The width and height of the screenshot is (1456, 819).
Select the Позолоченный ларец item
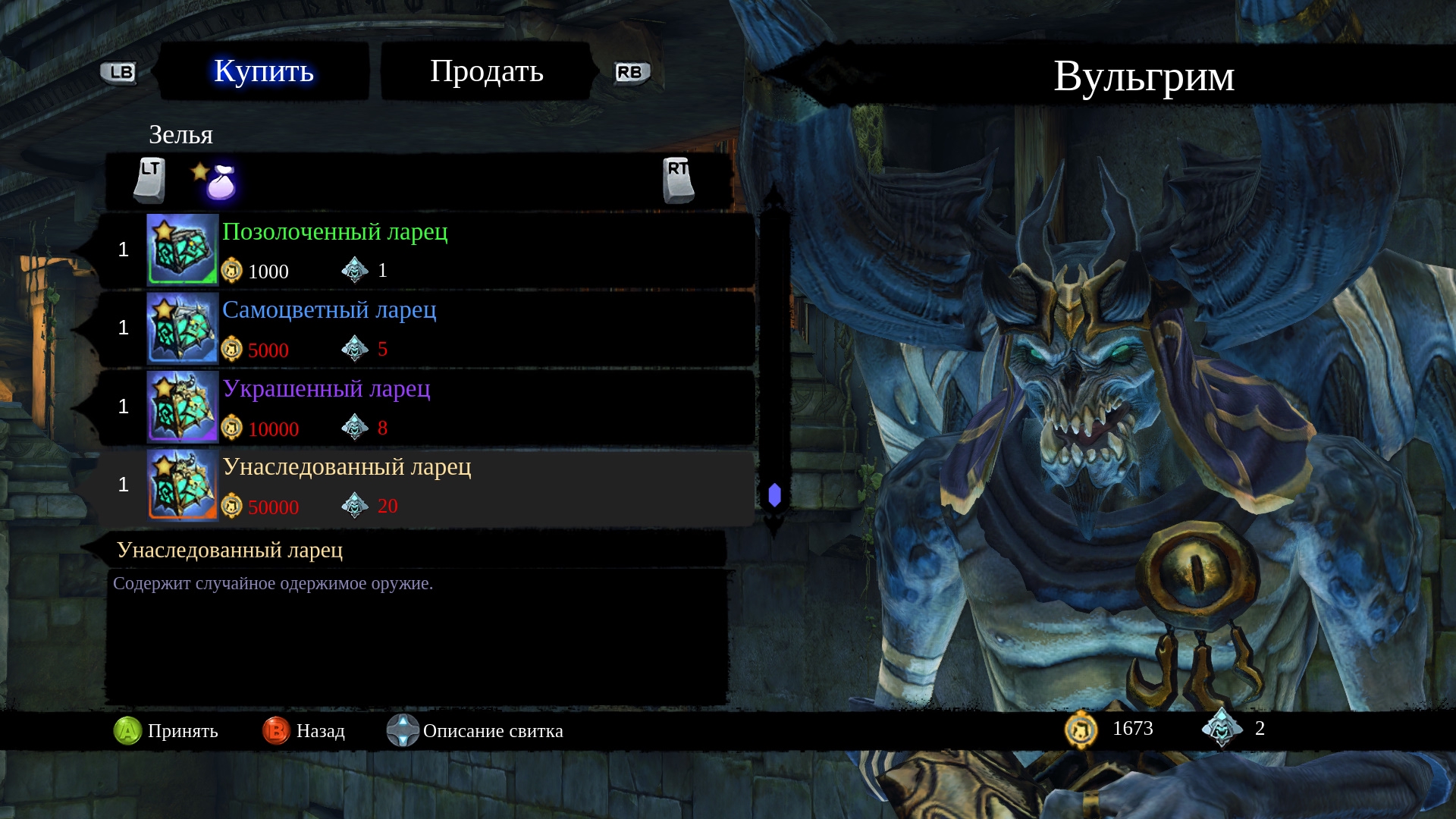point(425,250)
